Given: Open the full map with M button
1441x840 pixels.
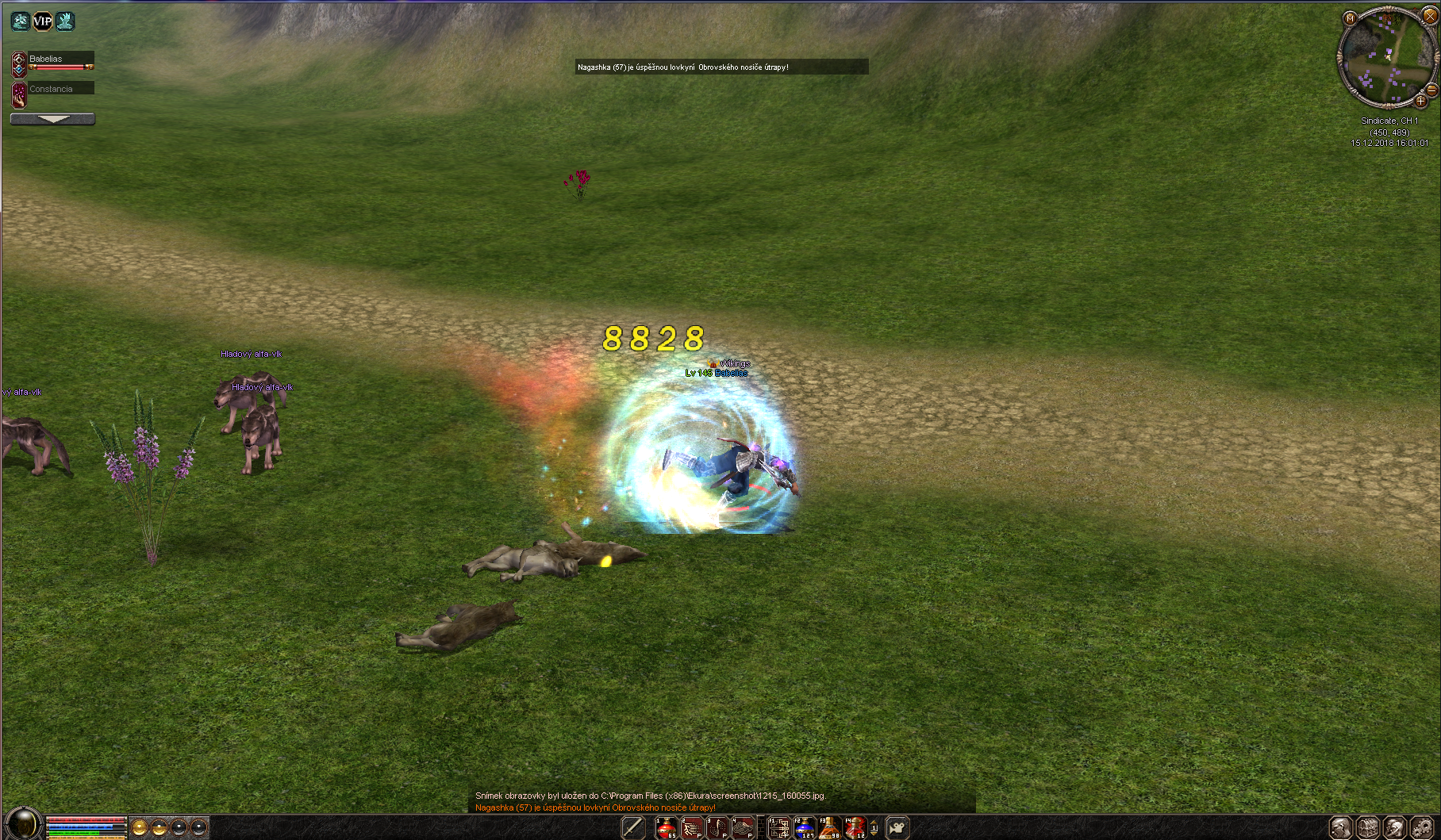Looking at the screenshot, I should (1350, 18).
